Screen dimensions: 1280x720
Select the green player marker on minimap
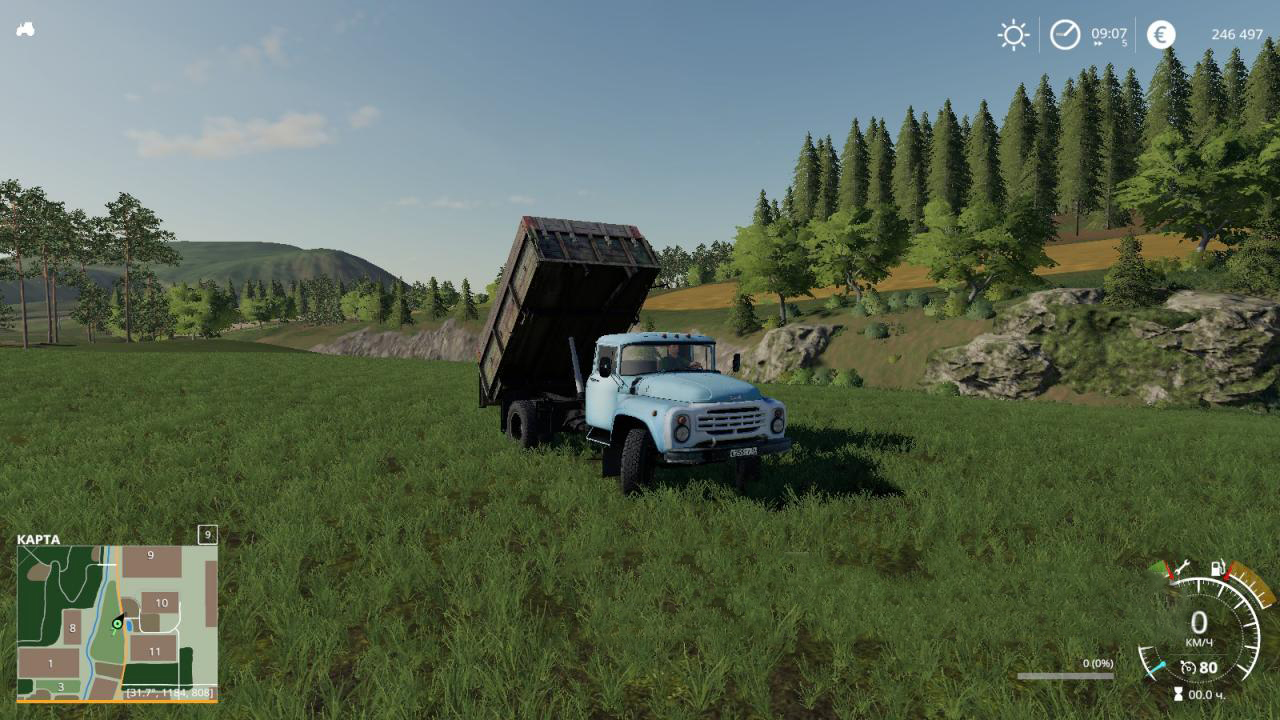(117, 623)
